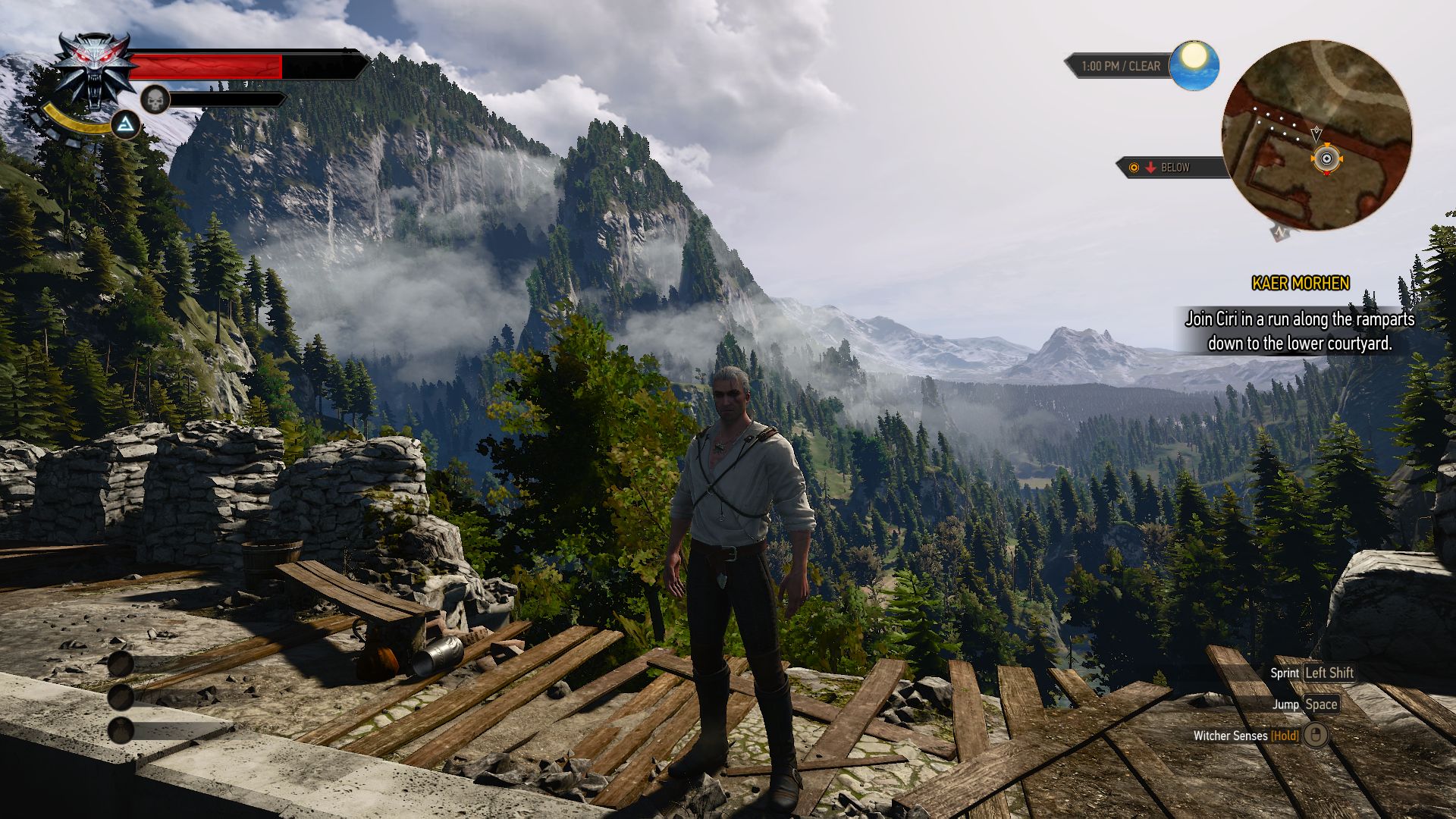1456x819 pixels.
Task: Click the minimap north compass marker
Action: (x=1281, y=232)
